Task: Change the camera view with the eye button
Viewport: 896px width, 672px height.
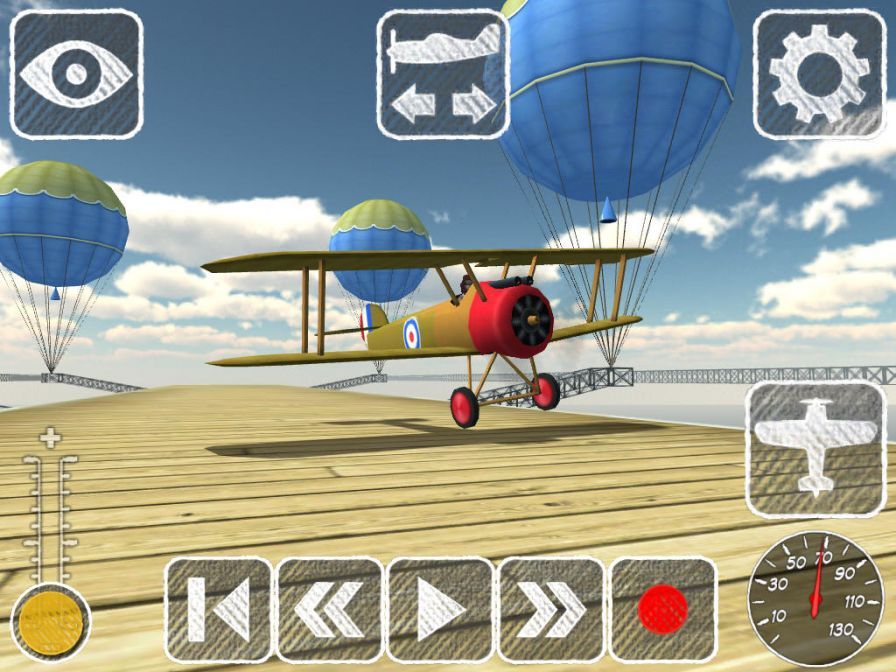Action: 76,74
